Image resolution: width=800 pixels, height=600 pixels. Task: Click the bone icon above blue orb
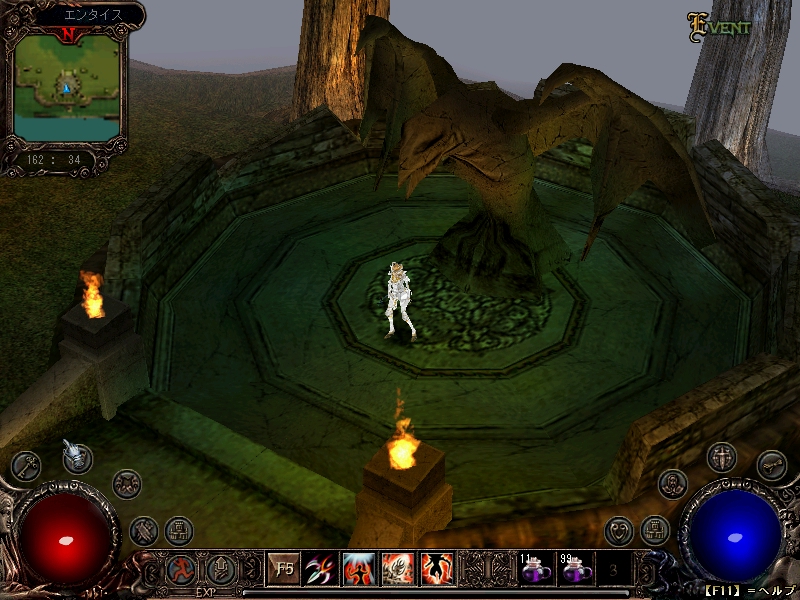click(771, 465)
